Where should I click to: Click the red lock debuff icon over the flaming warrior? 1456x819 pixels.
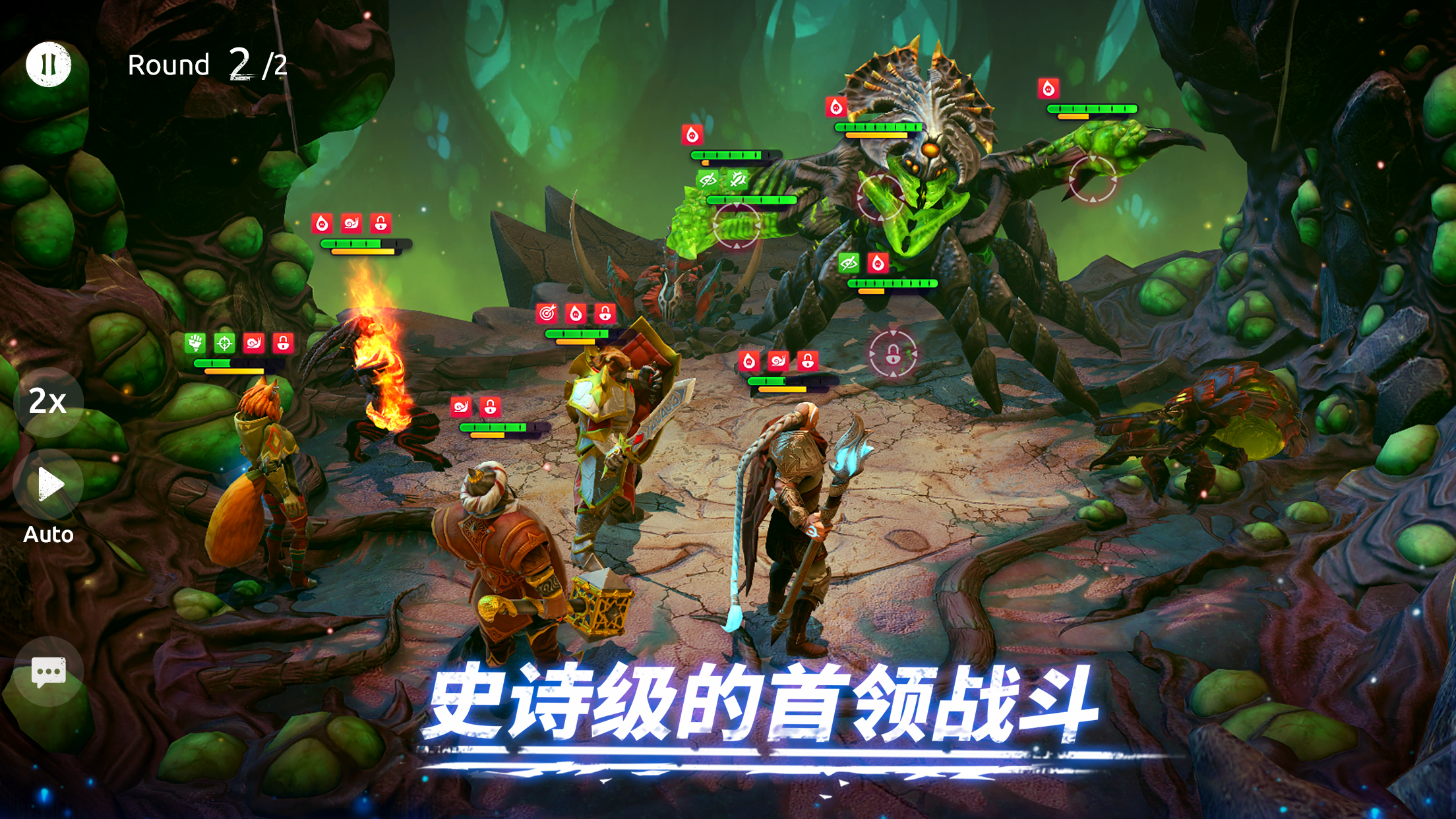pyautogui.click(x=380, y=224)
